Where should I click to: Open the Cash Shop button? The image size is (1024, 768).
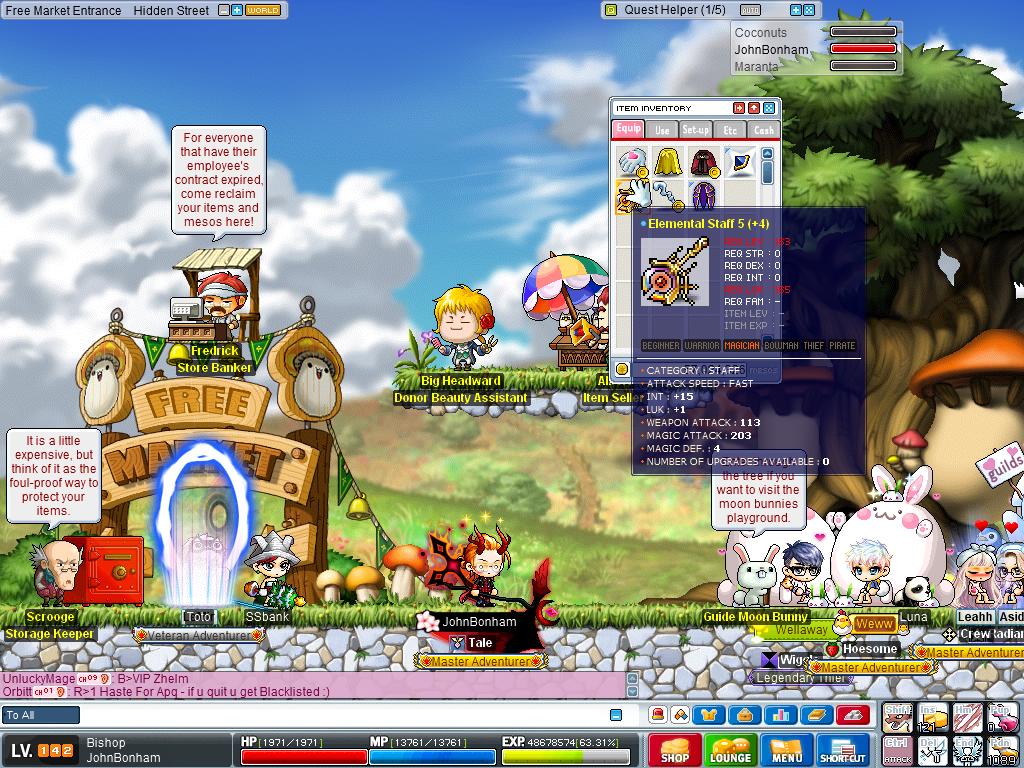(x=674, y=750)
